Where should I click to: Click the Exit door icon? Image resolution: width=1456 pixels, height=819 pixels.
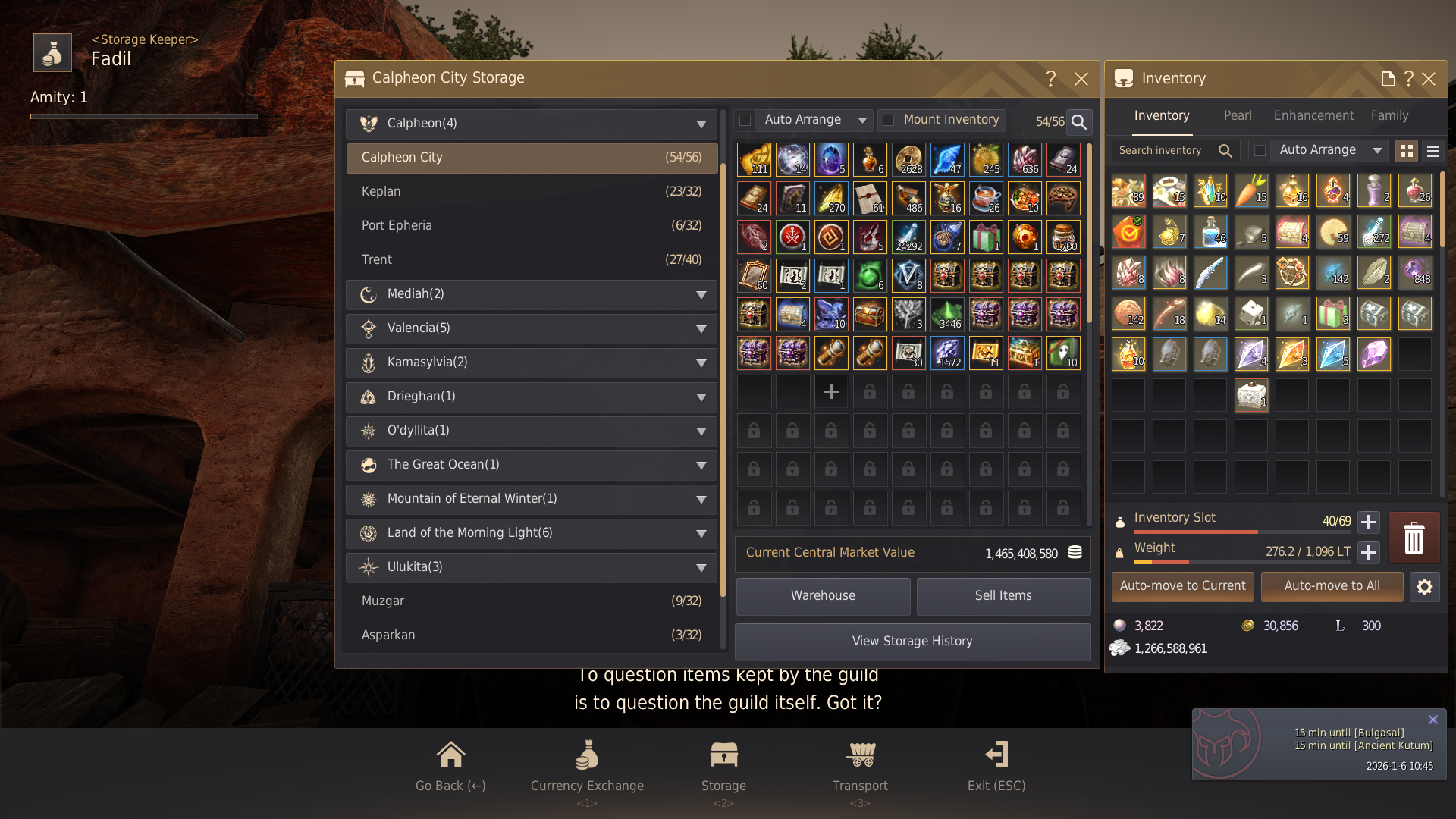[x=996, y=755]
